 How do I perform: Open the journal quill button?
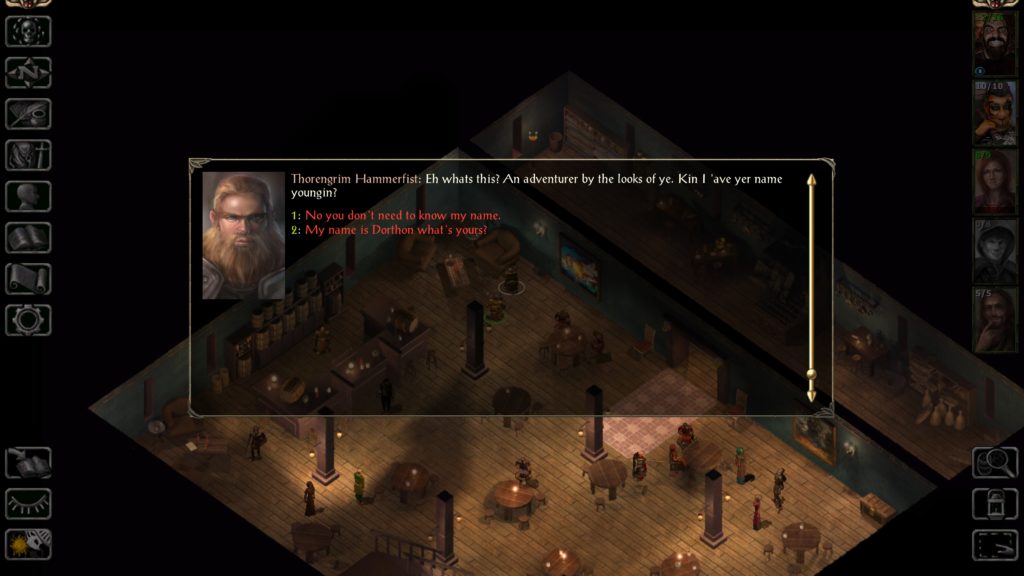click(x=28, y=113)
